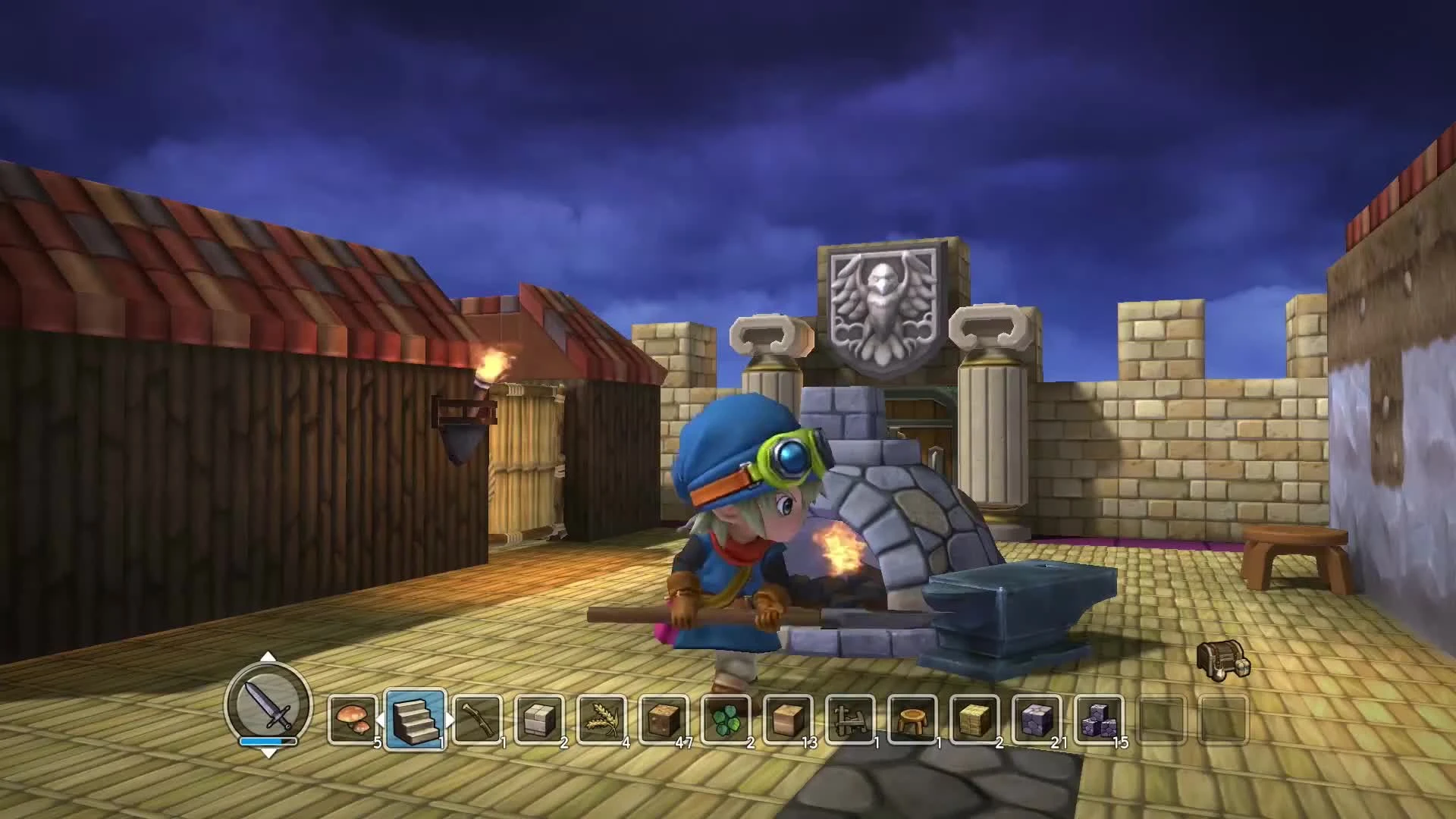This screenshot has width=1456, height=819.
Task: Click the right arrow beside the selected slot
Action: coord(447,720)
